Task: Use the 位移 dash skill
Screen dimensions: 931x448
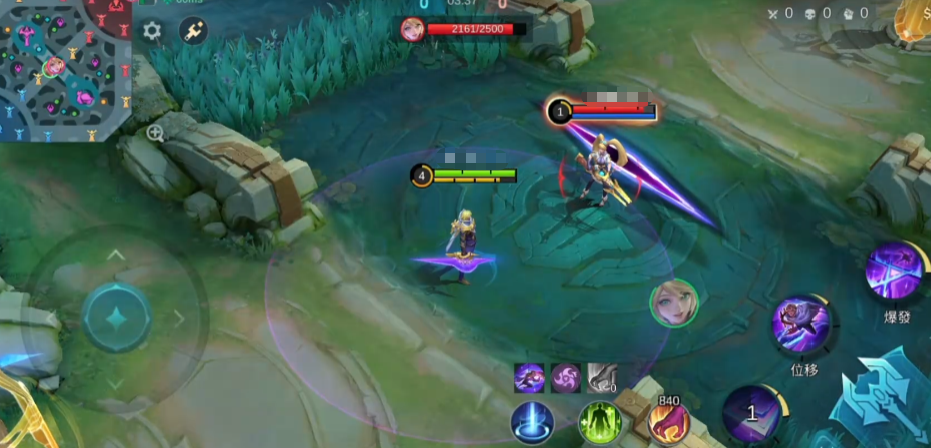Action: 803,326
